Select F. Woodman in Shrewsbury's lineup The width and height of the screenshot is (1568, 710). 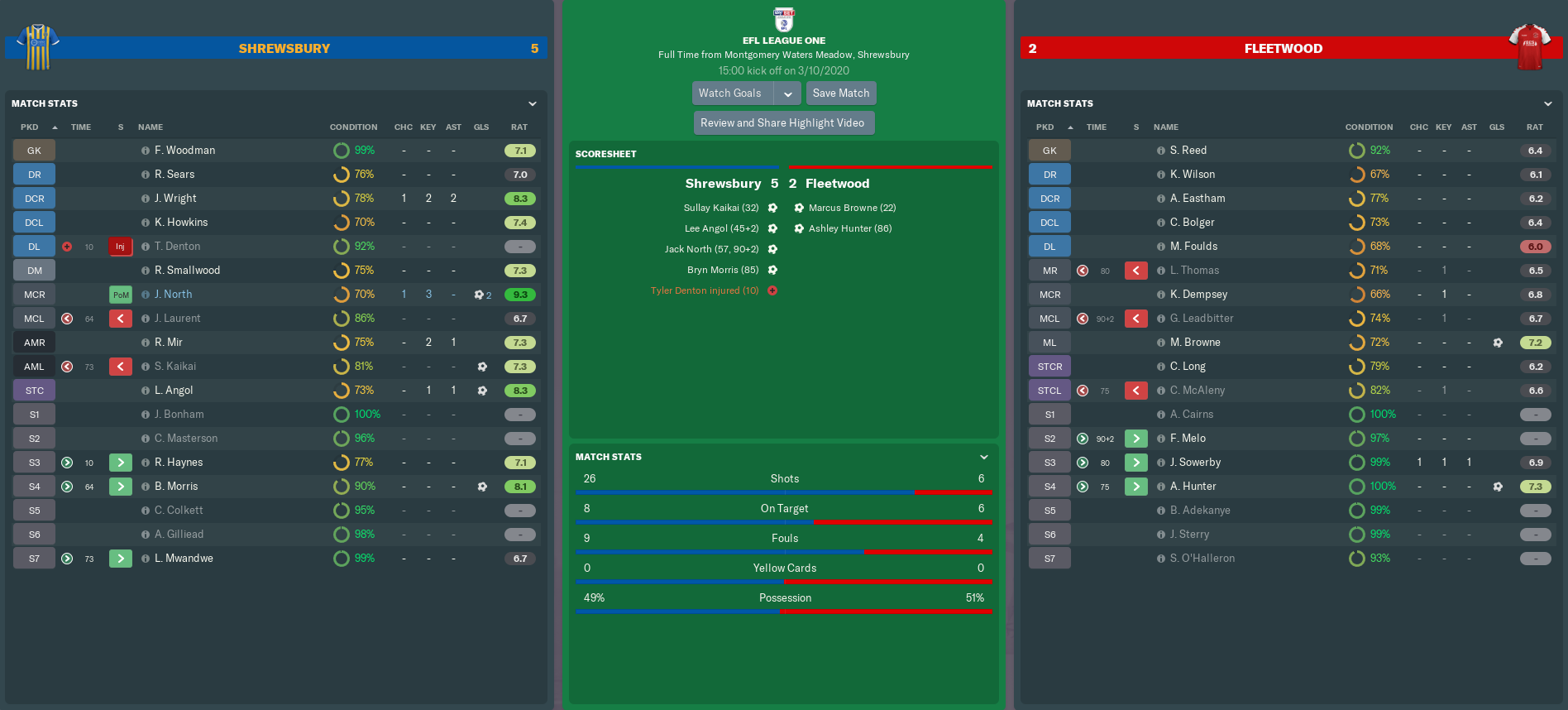pos(184,151)
